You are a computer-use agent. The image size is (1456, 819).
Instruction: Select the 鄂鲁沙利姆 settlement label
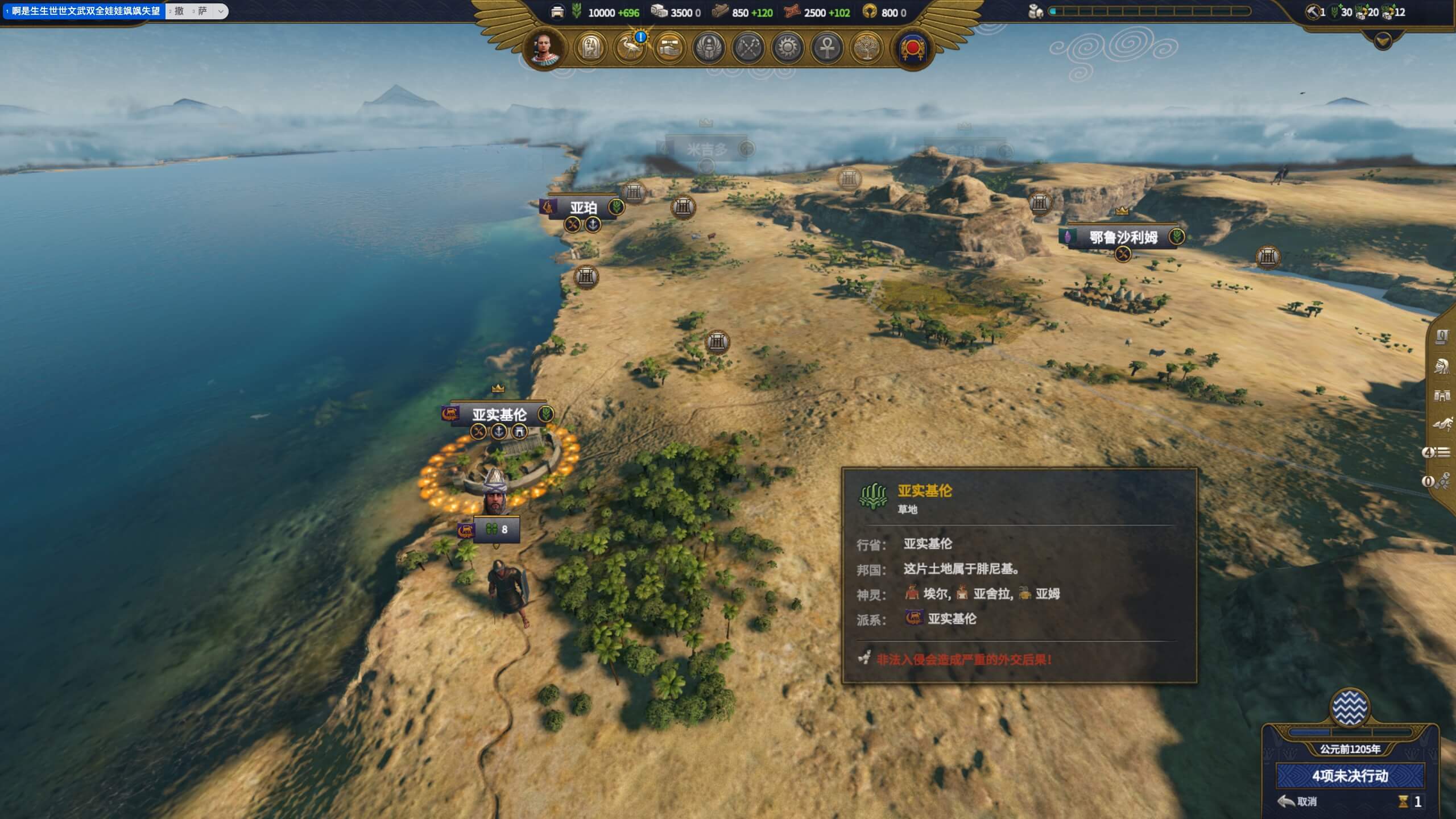1123,237
